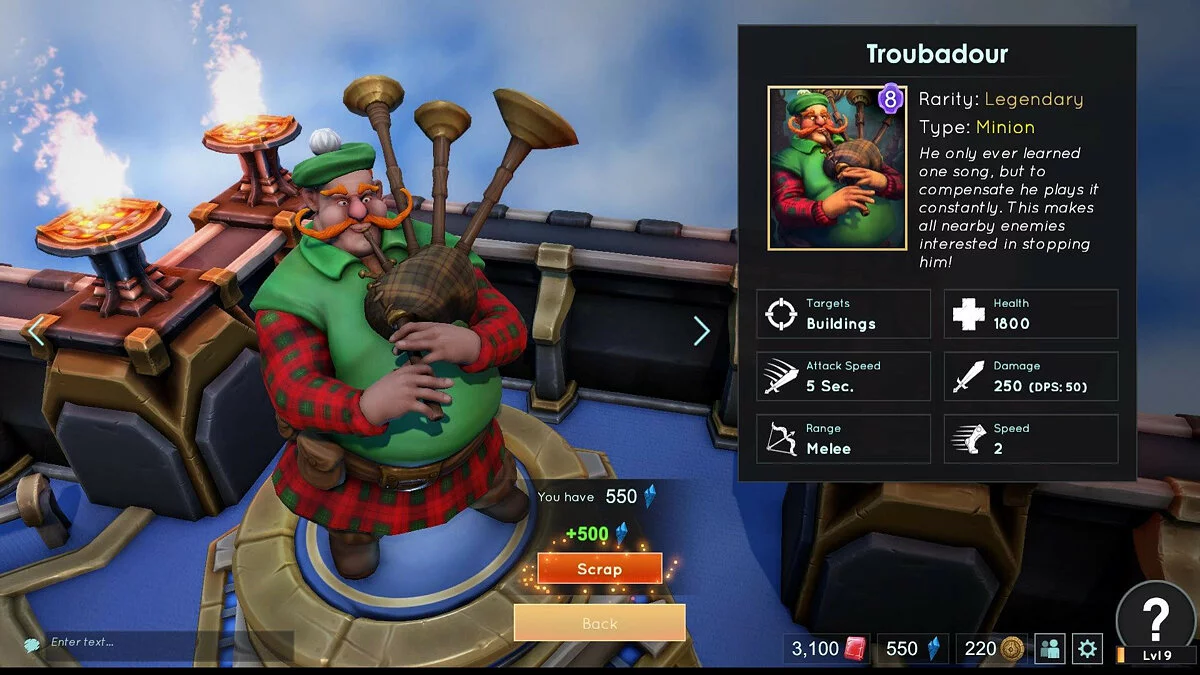Show the next minion with right arrow
The width and height of the screenshot is (1200, 675).
(701, 331)
